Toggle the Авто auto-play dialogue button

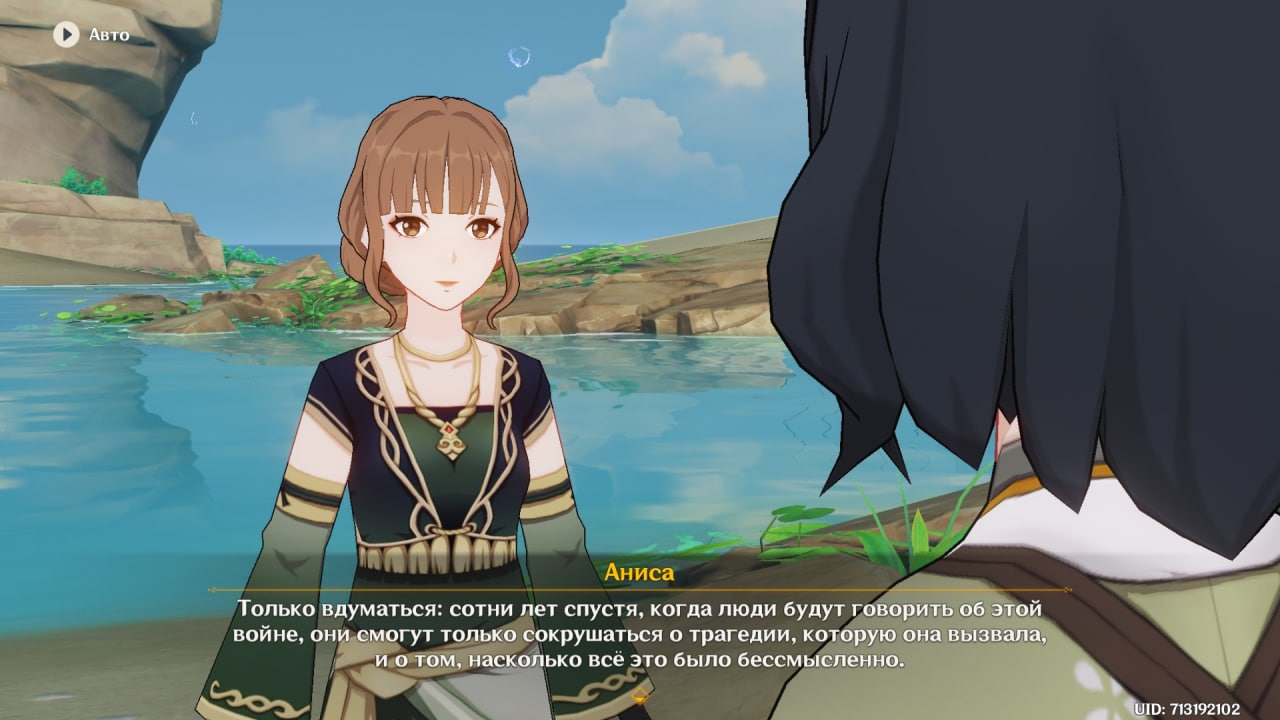(x=67, y=35)
